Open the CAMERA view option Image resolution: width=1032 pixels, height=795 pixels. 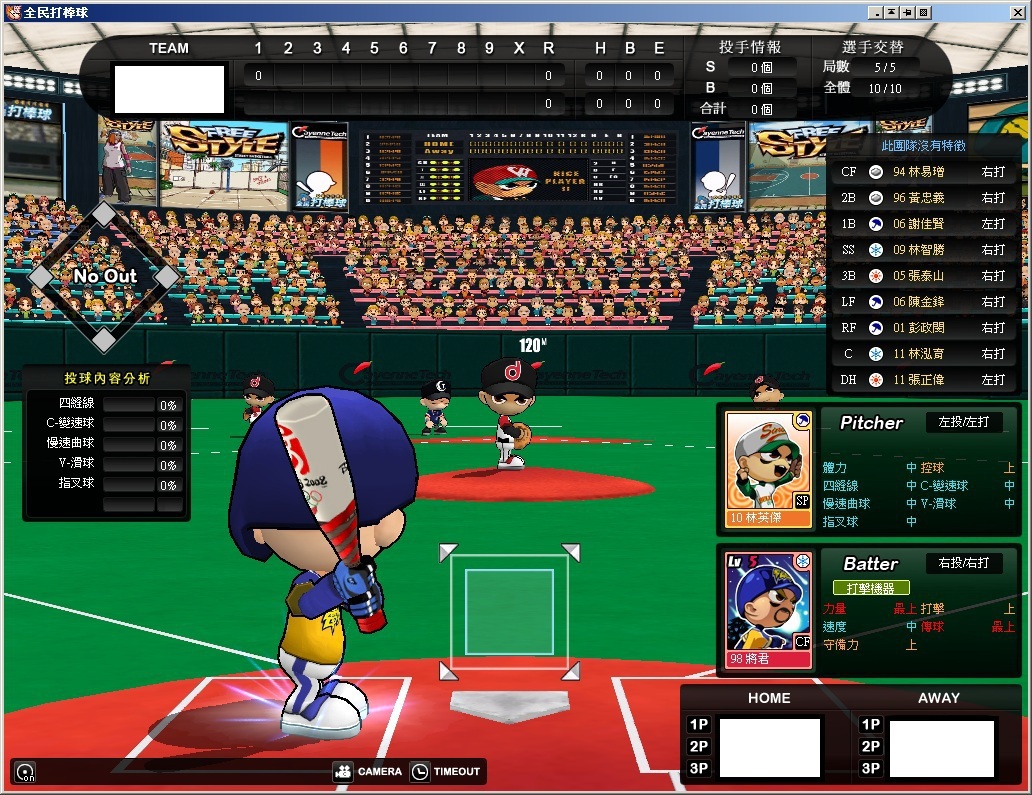click(x=368, y=771)
